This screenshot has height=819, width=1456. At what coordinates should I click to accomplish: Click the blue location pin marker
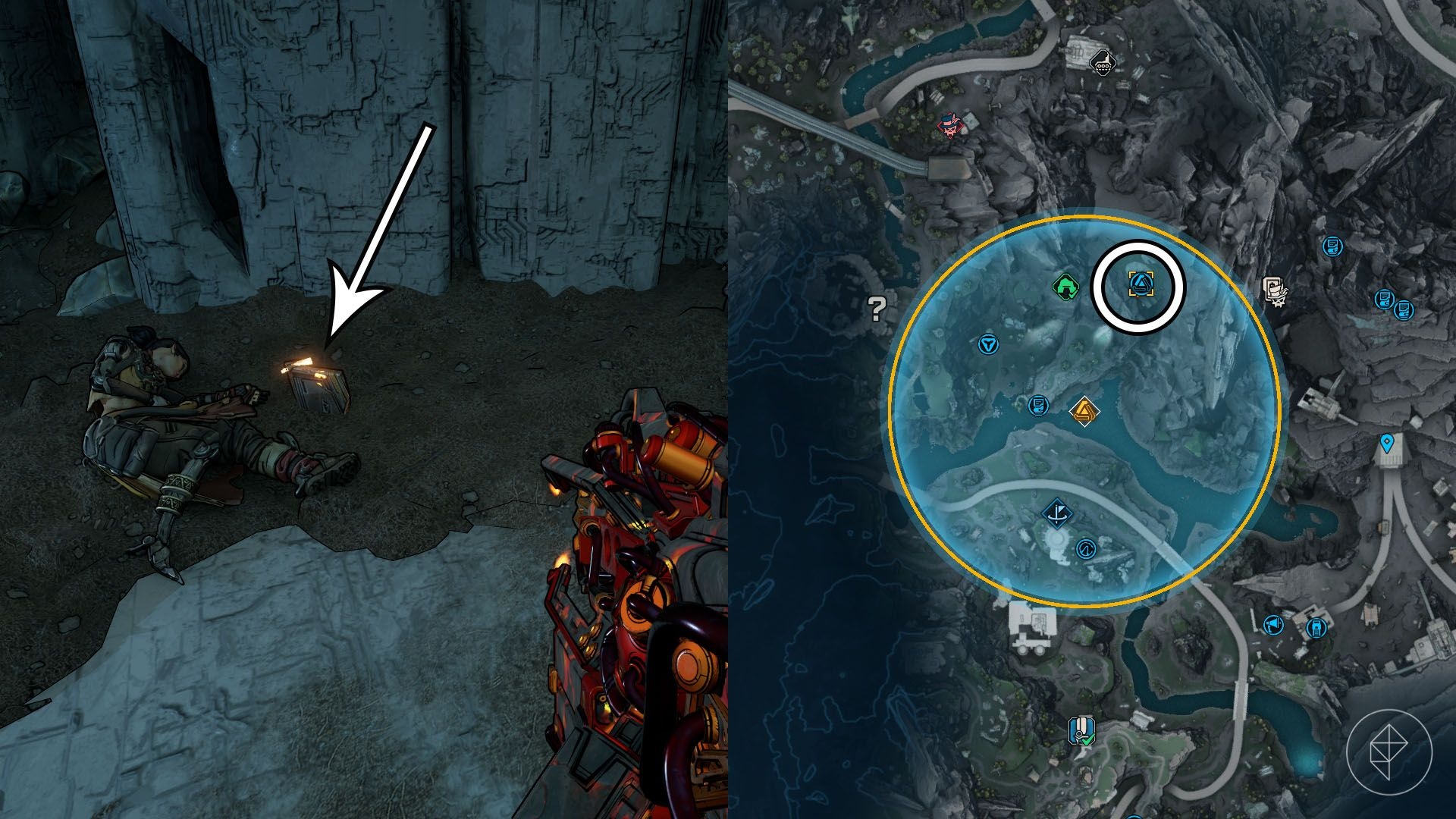(x=1387, y=443)
